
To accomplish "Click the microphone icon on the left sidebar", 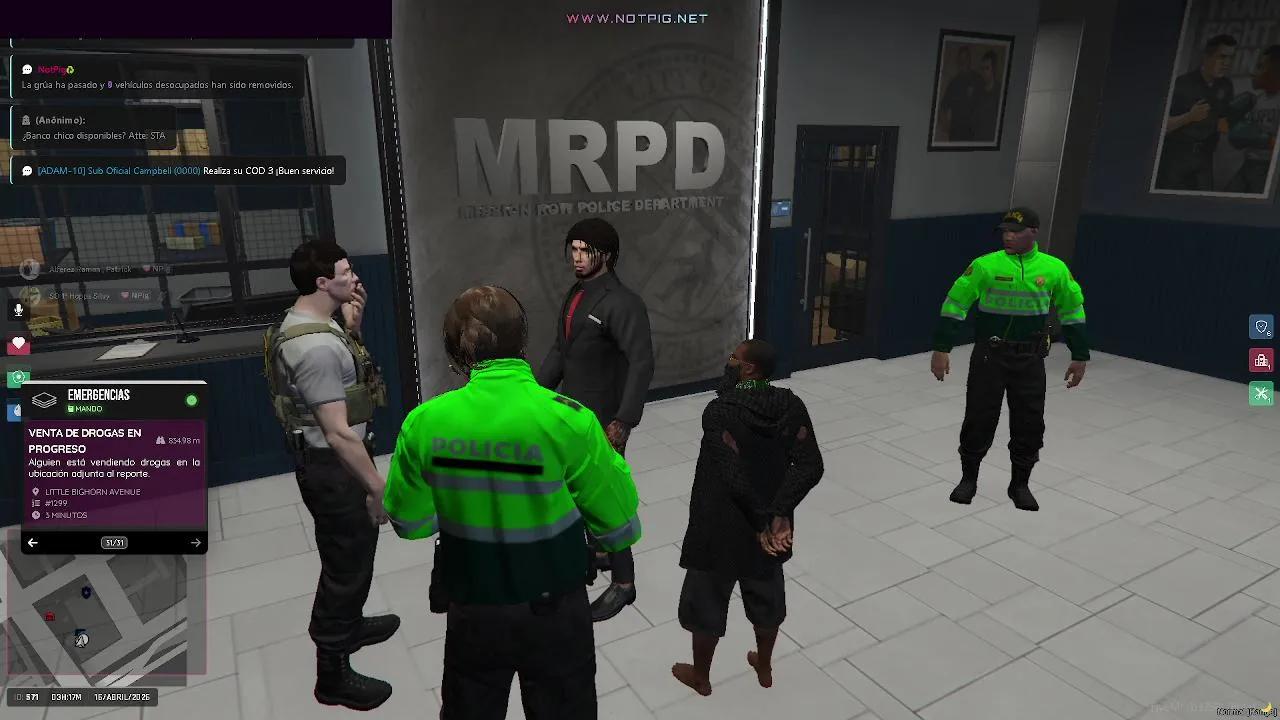I will click(18, 310).
